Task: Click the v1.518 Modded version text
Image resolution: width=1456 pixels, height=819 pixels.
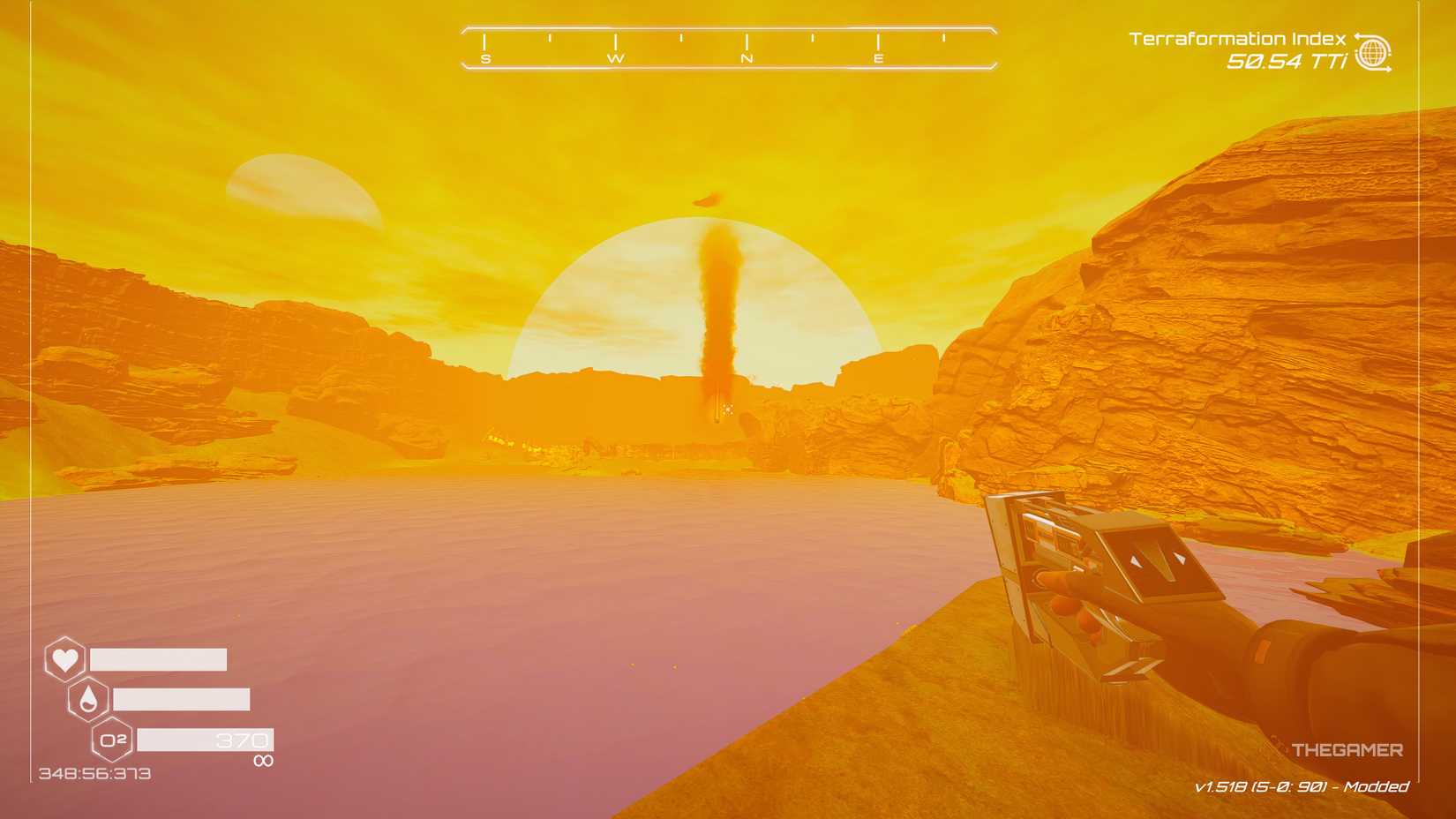Action: [x=1303, y=785]
